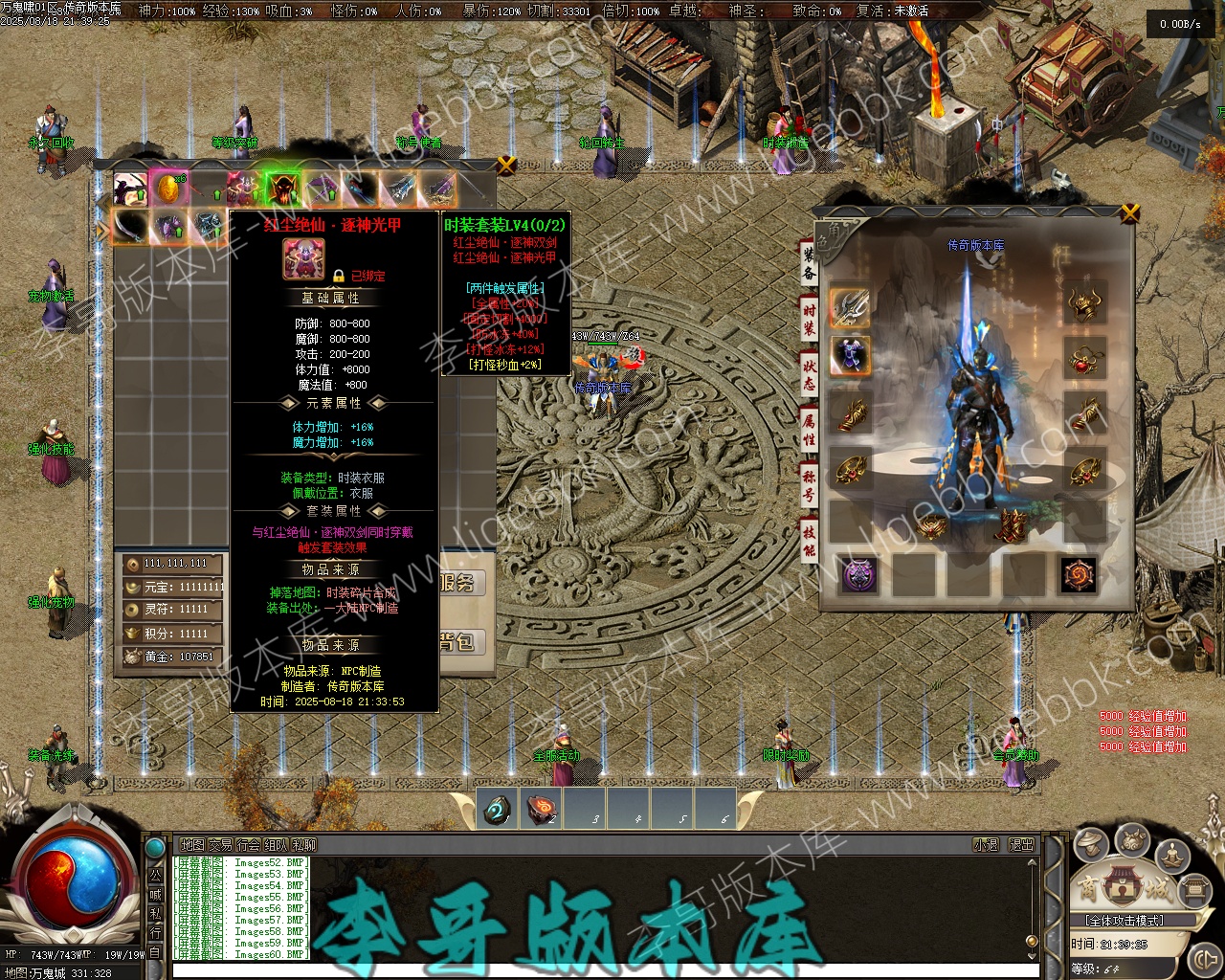
Task: Close the character equipment panel
Action: coord(1130,212)
